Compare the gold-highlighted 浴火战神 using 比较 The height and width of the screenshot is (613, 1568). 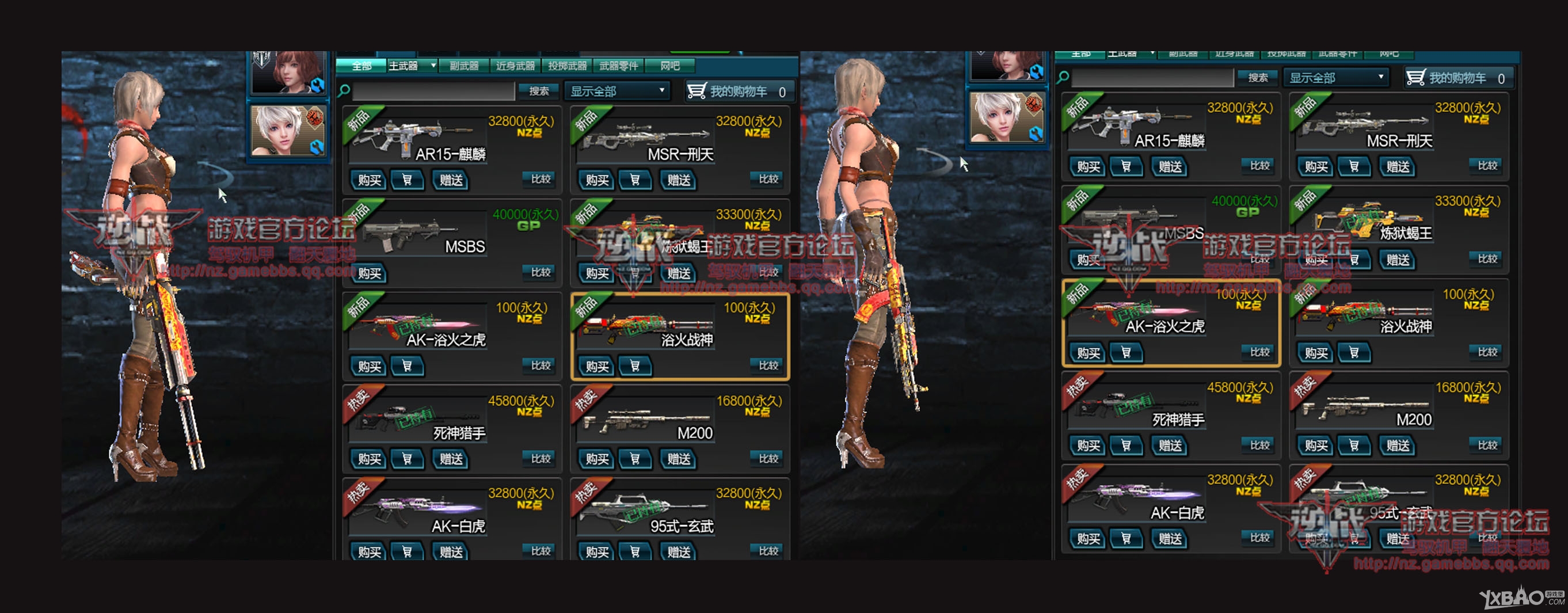pos(768,365)
